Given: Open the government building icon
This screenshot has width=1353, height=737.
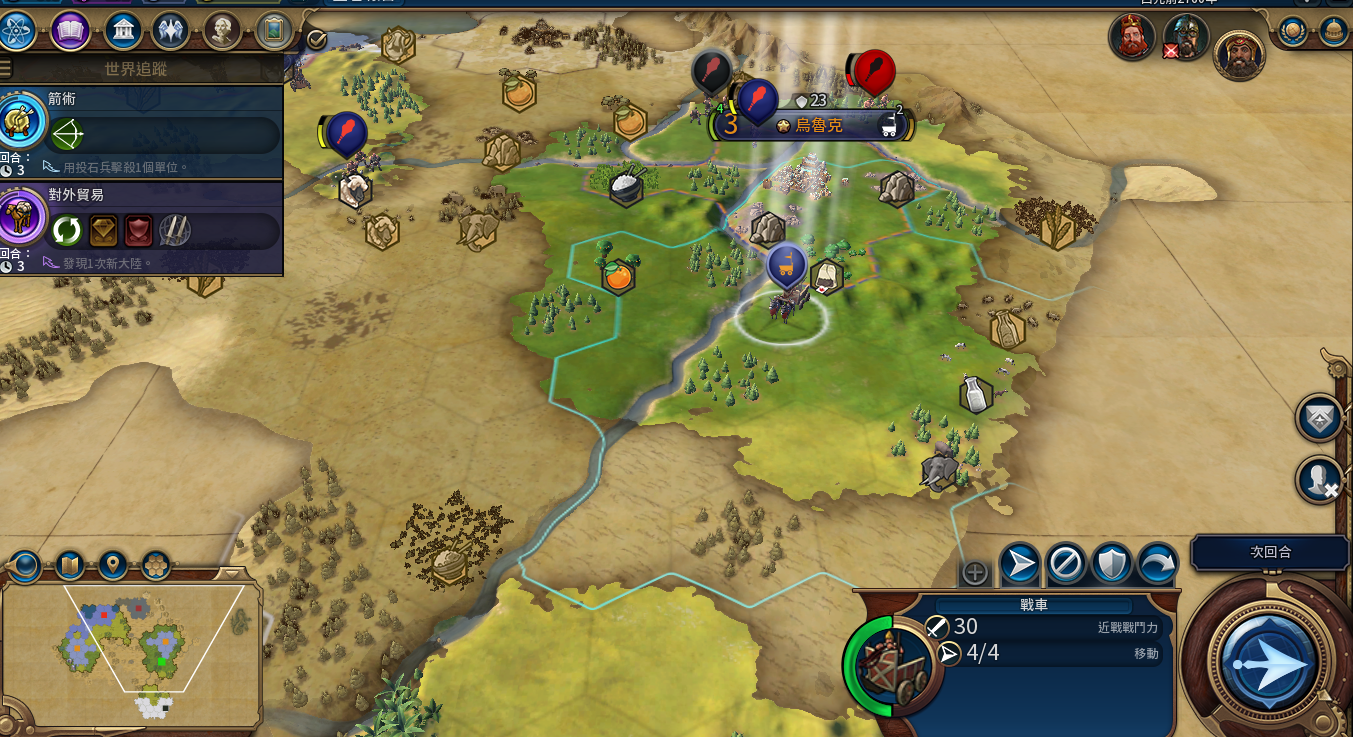Looking at the screenshot, I should coord(122,31).
